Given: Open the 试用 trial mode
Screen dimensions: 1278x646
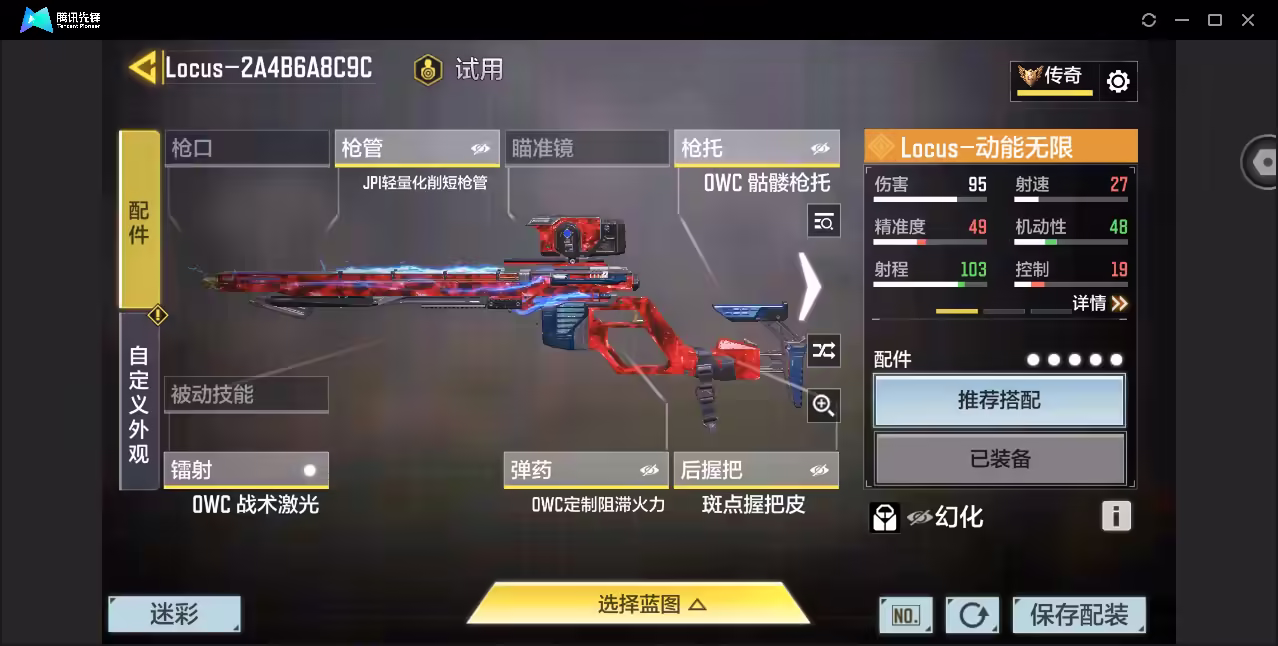Looking at the screenshot, I should (460, 70).
